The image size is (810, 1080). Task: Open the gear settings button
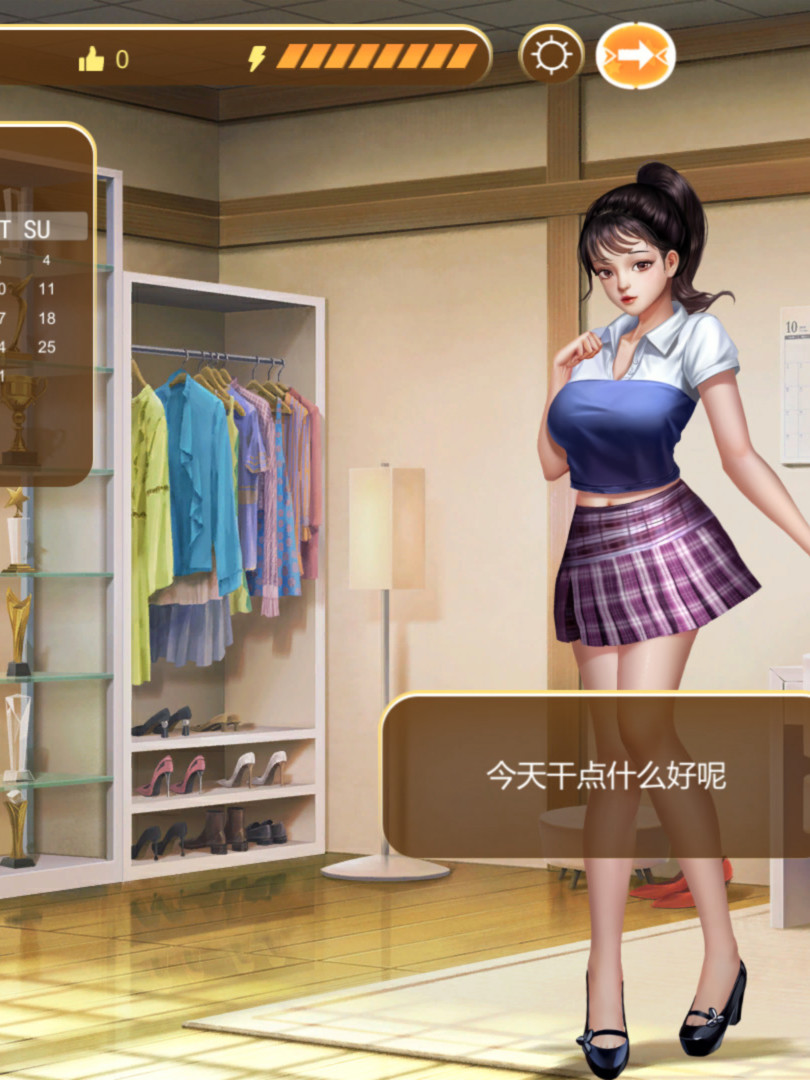click(551, 56)
